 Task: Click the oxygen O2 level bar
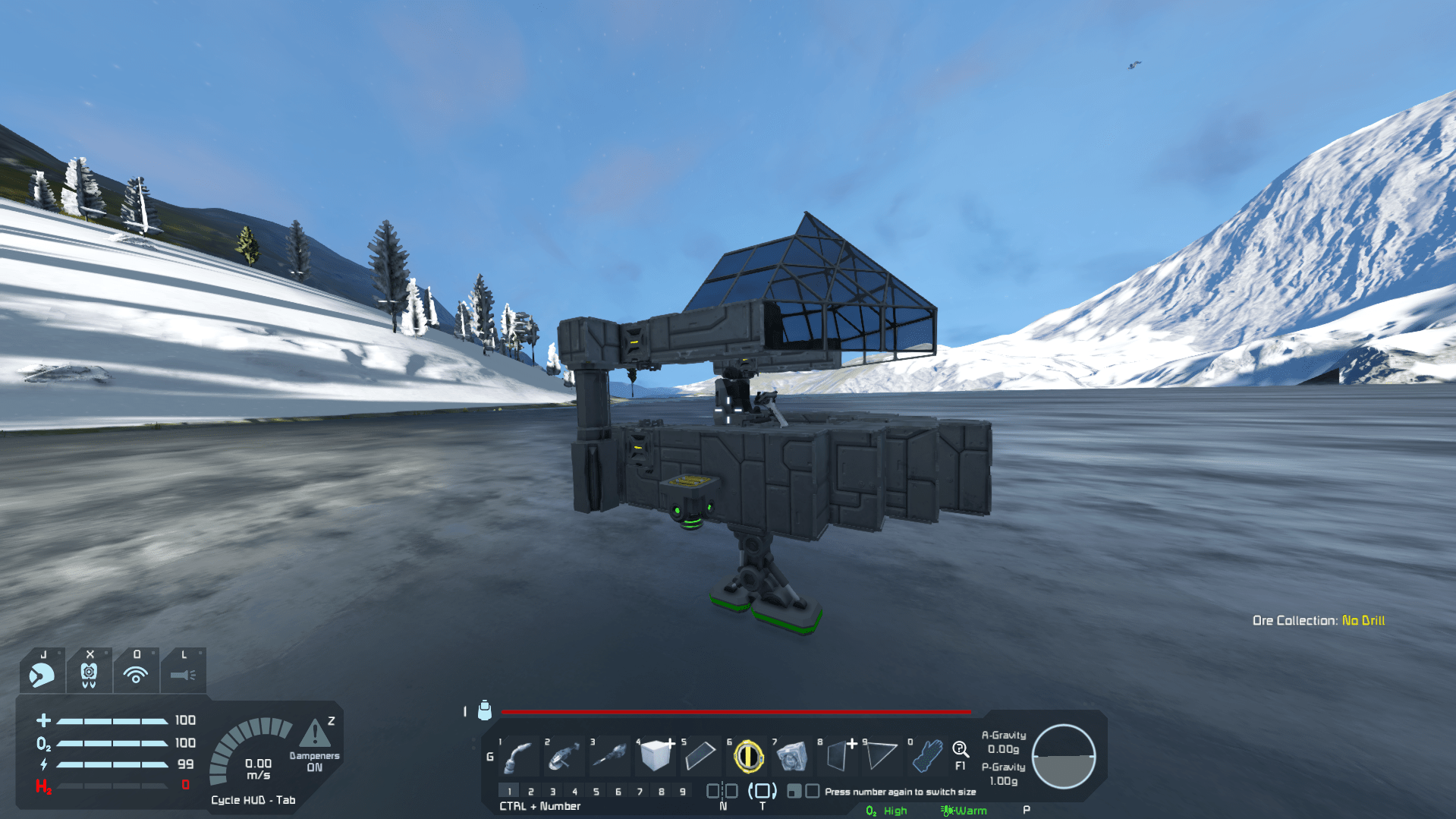click(x=114, y=742)
